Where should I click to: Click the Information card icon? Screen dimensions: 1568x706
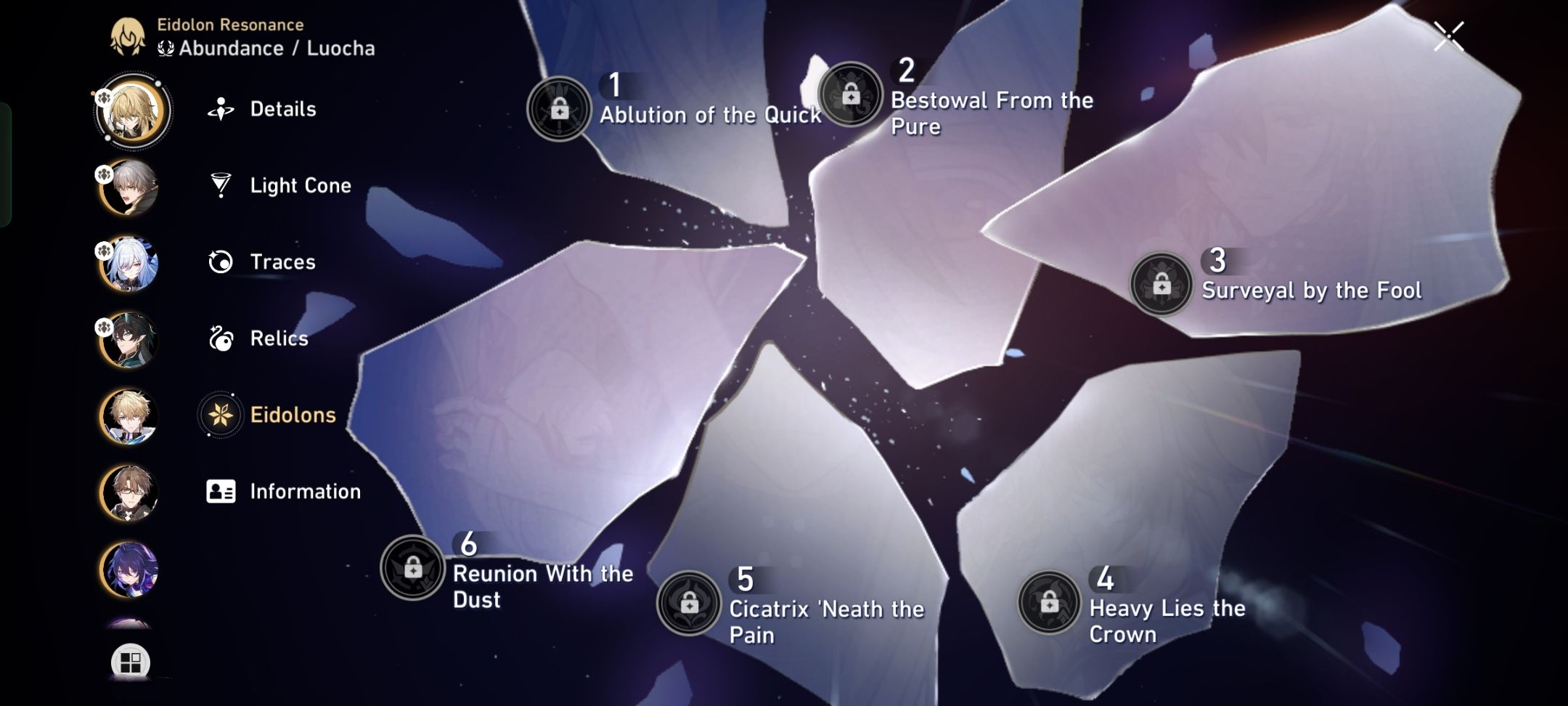click(221, 491)
